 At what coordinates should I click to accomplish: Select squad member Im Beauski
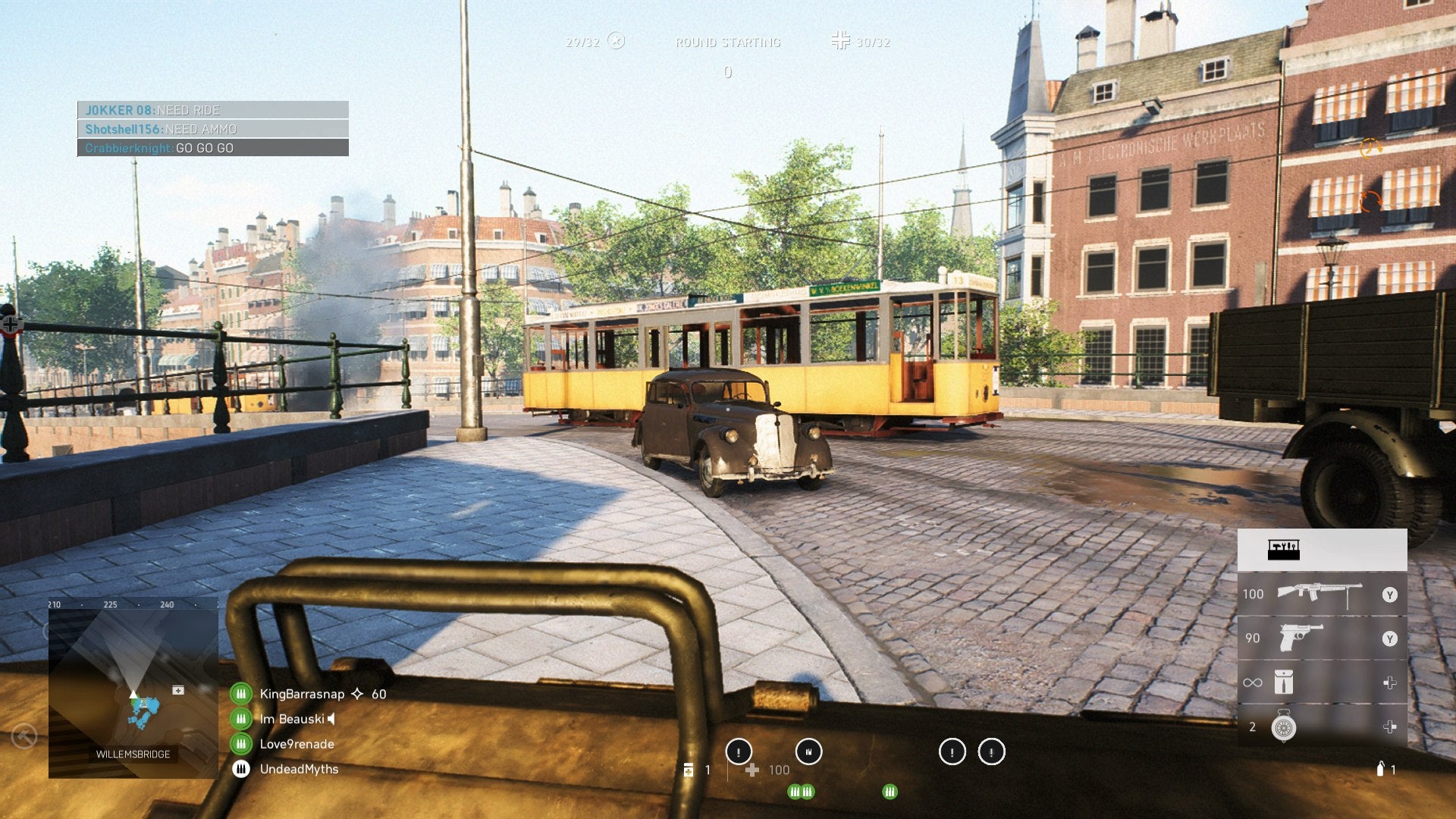[x=292, y=719]
